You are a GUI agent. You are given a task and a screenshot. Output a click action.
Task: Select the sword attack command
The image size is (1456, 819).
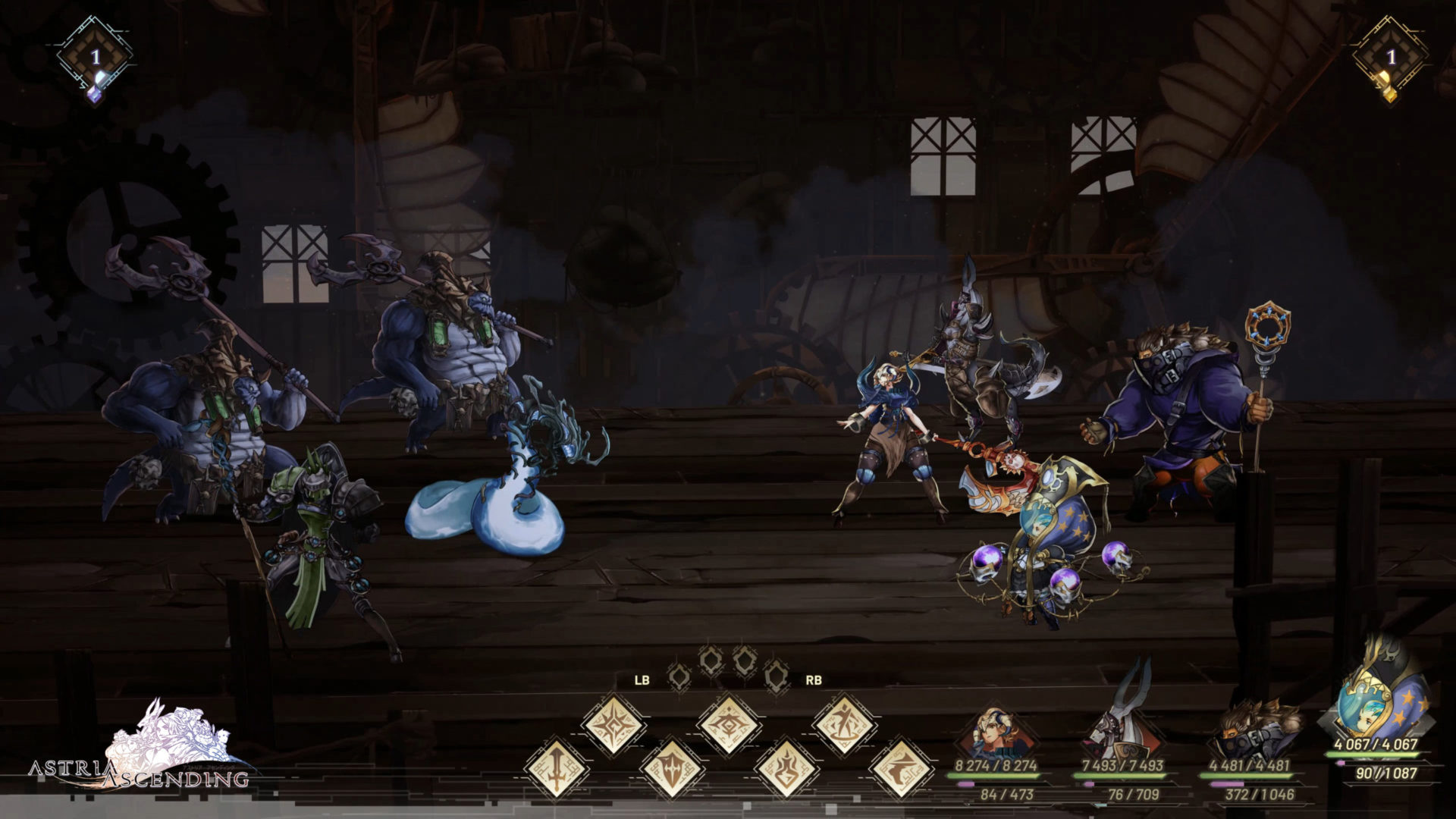pos(556,768)
